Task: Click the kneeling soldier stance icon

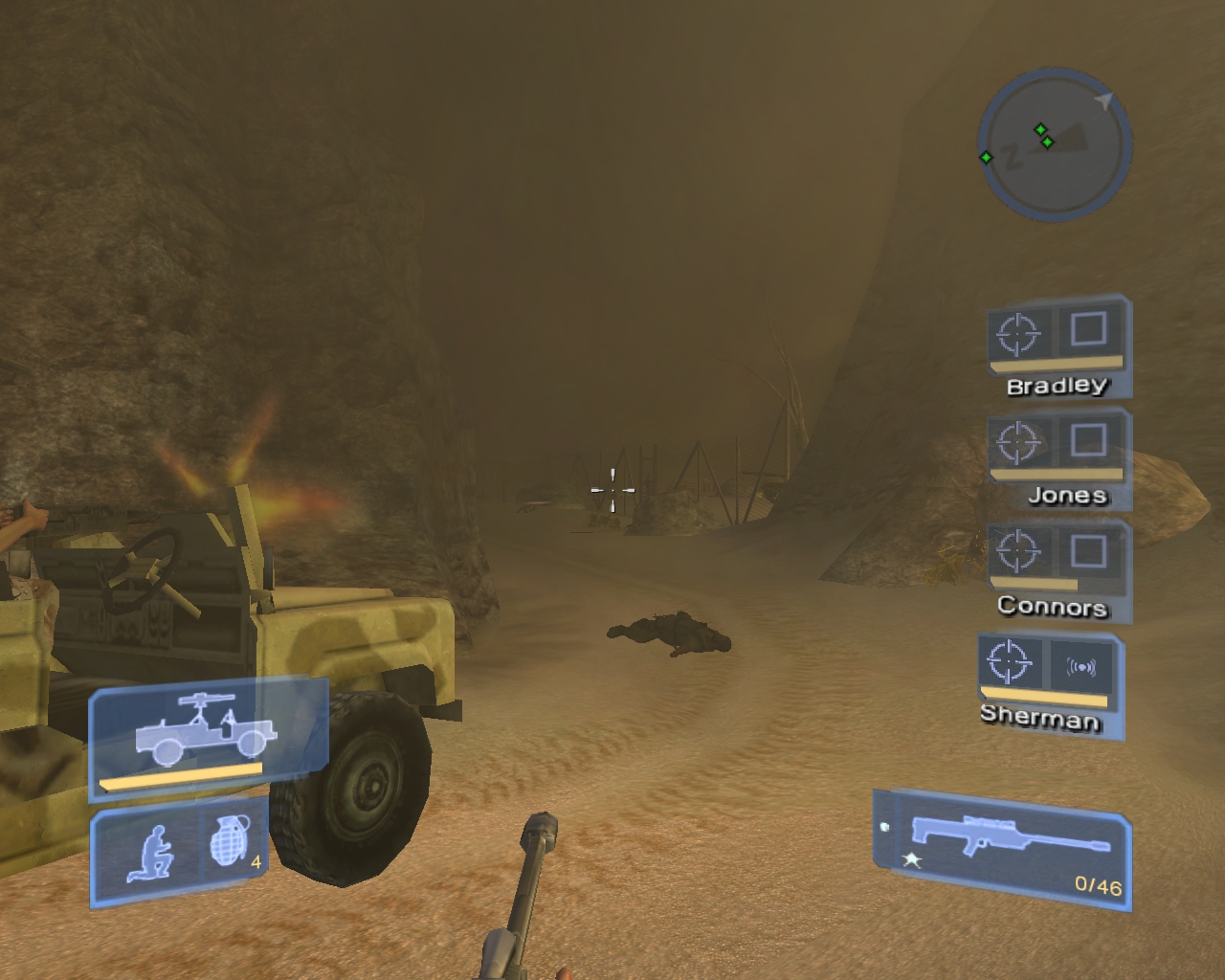Action: [x=149, y=854]
